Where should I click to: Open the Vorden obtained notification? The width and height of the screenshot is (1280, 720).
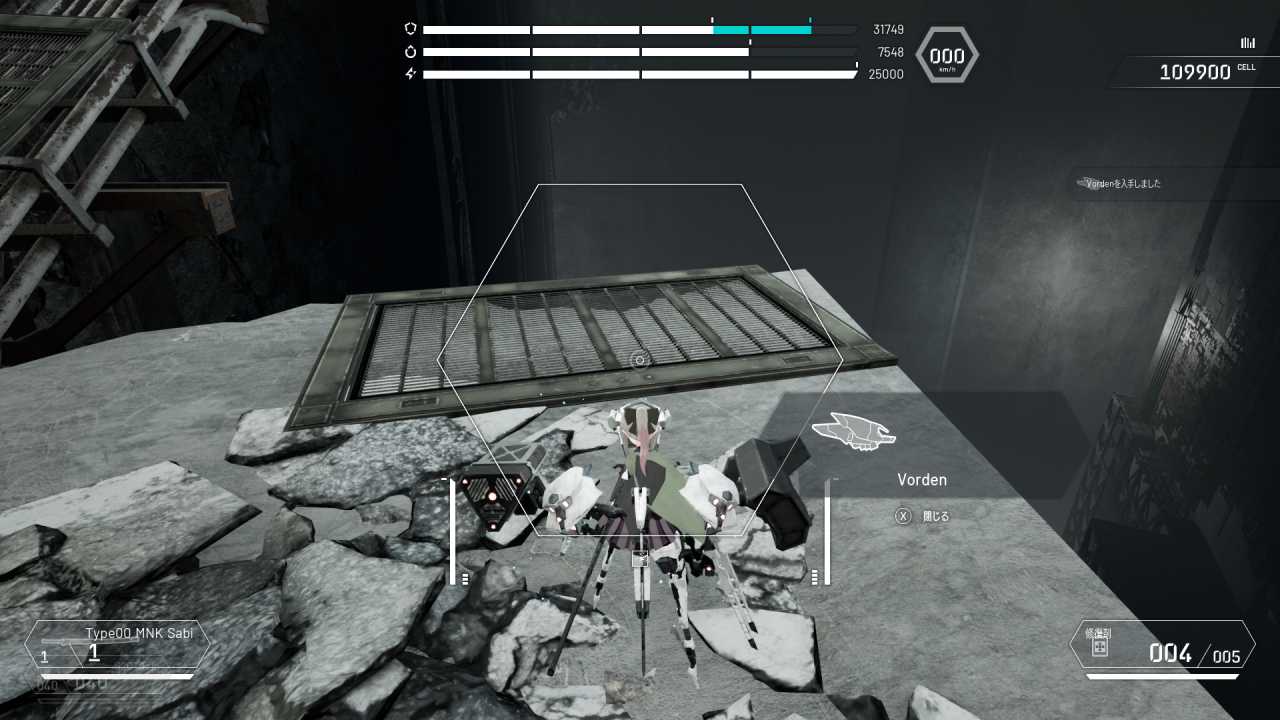coord(1124,184)
